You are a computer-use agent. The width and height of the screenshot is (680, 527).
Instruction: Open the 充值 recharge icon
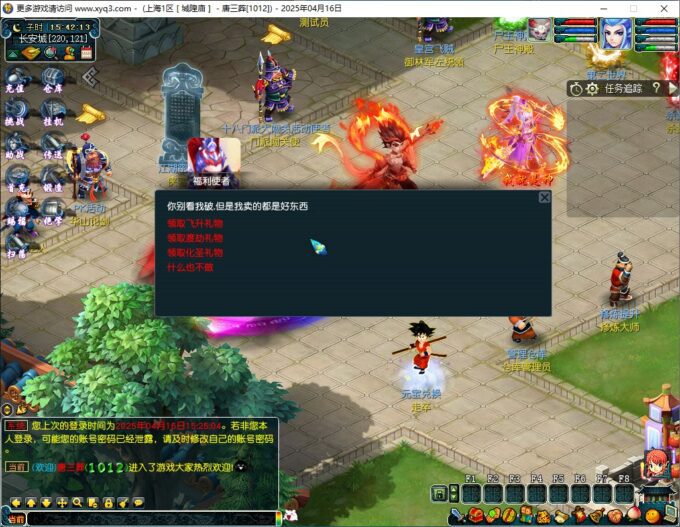click(x=16, y=78)
